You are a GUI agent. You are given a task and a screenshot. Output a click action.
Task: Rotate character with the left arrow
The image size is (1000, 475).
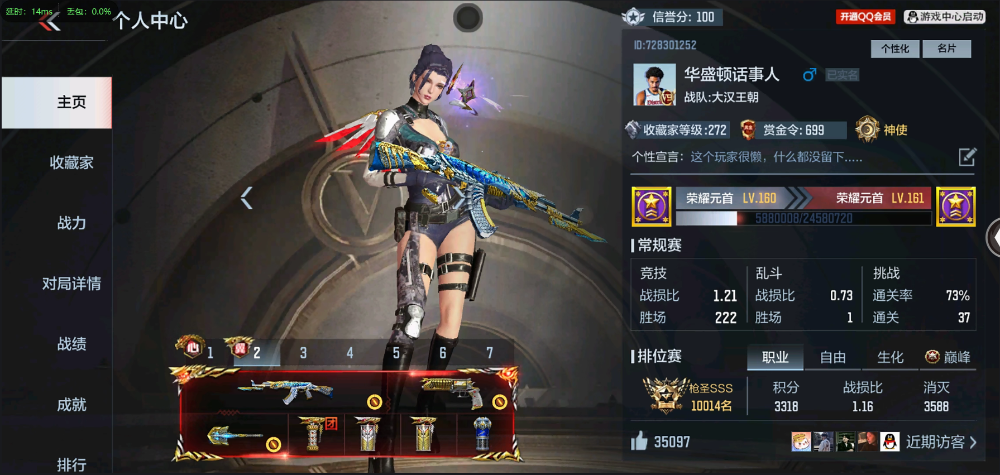point(246,198)
